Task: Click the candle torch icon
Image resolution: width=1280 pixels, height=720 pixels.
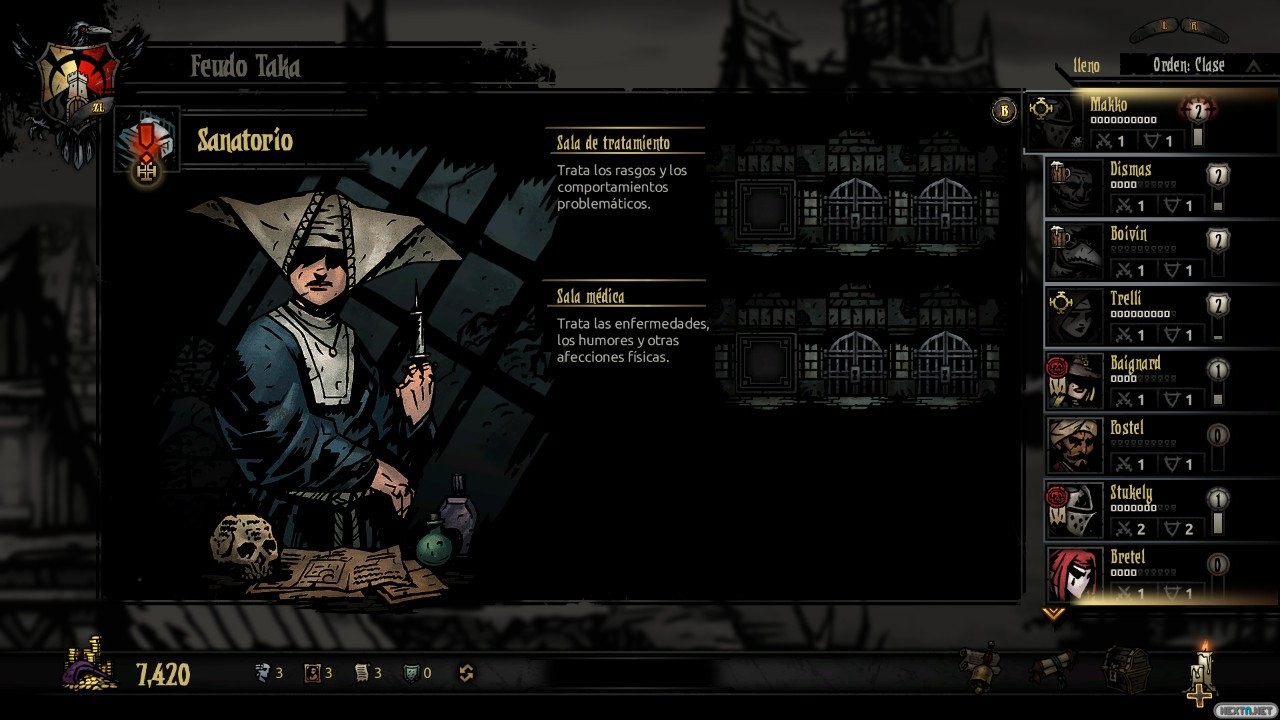Action: pos(1203,674)
